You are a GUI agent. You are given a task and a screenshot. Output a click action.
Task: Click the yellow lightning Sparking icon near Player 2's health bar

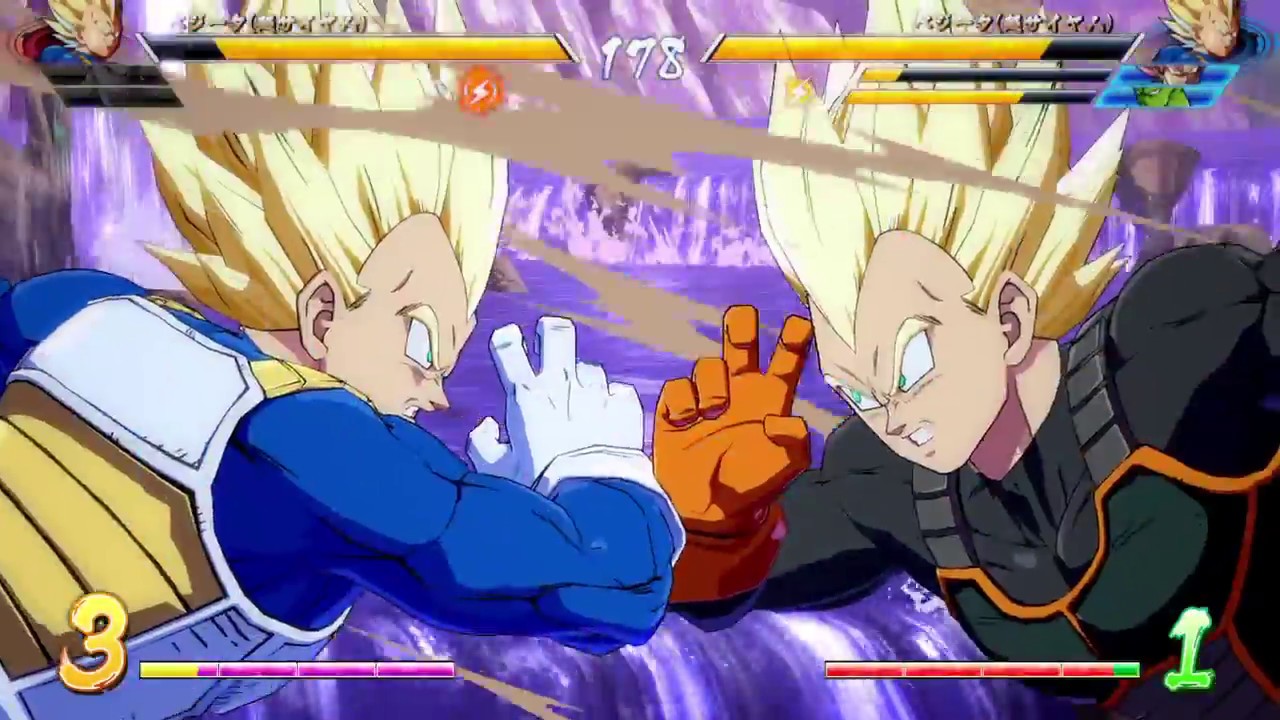(797, 88)
